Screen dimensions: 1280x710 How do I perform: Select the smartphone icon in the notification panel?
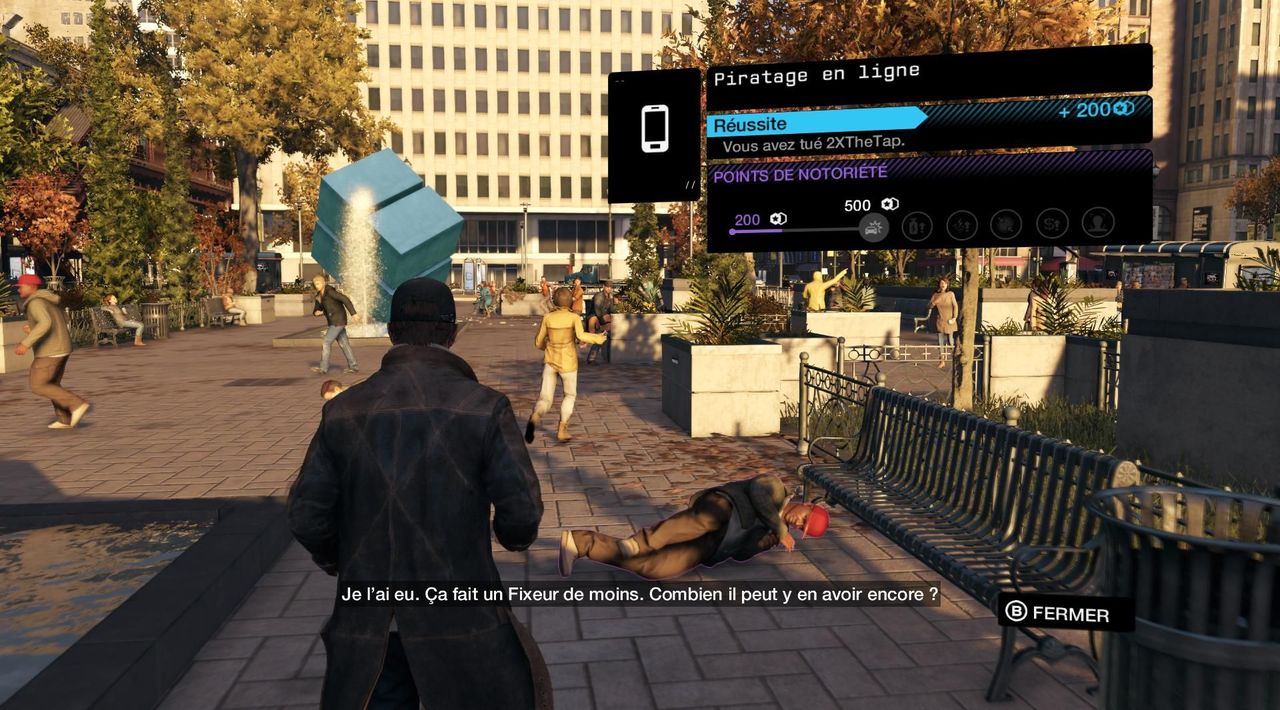coord(655,129)
